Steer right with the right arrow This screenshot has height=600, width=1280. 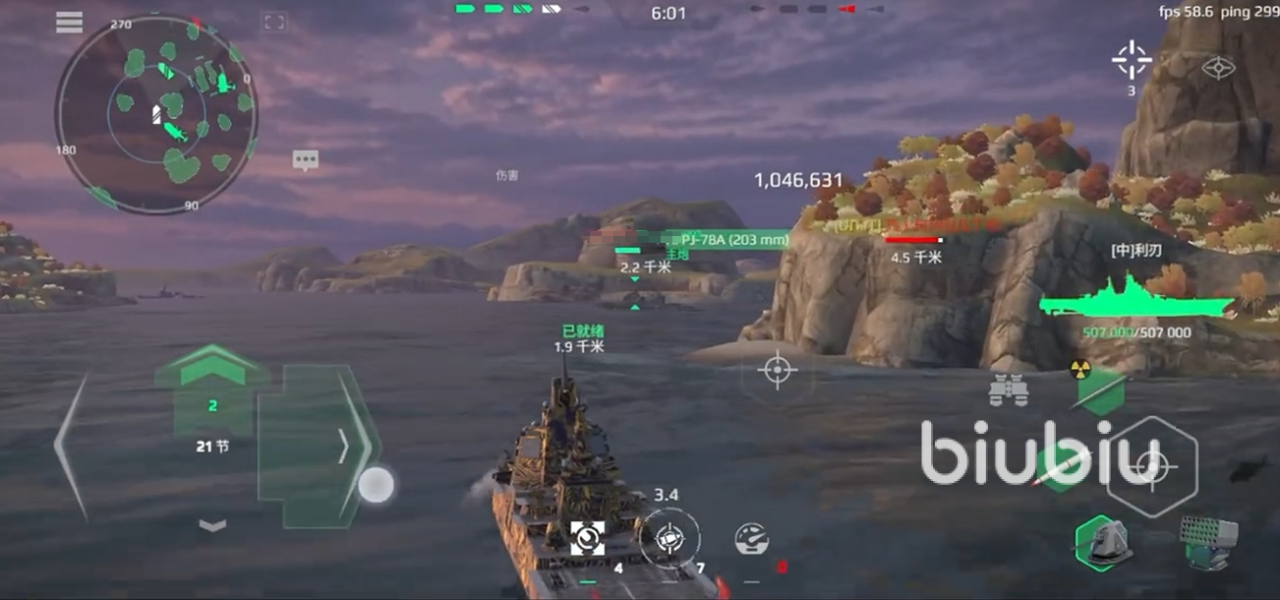pos(345,446)
